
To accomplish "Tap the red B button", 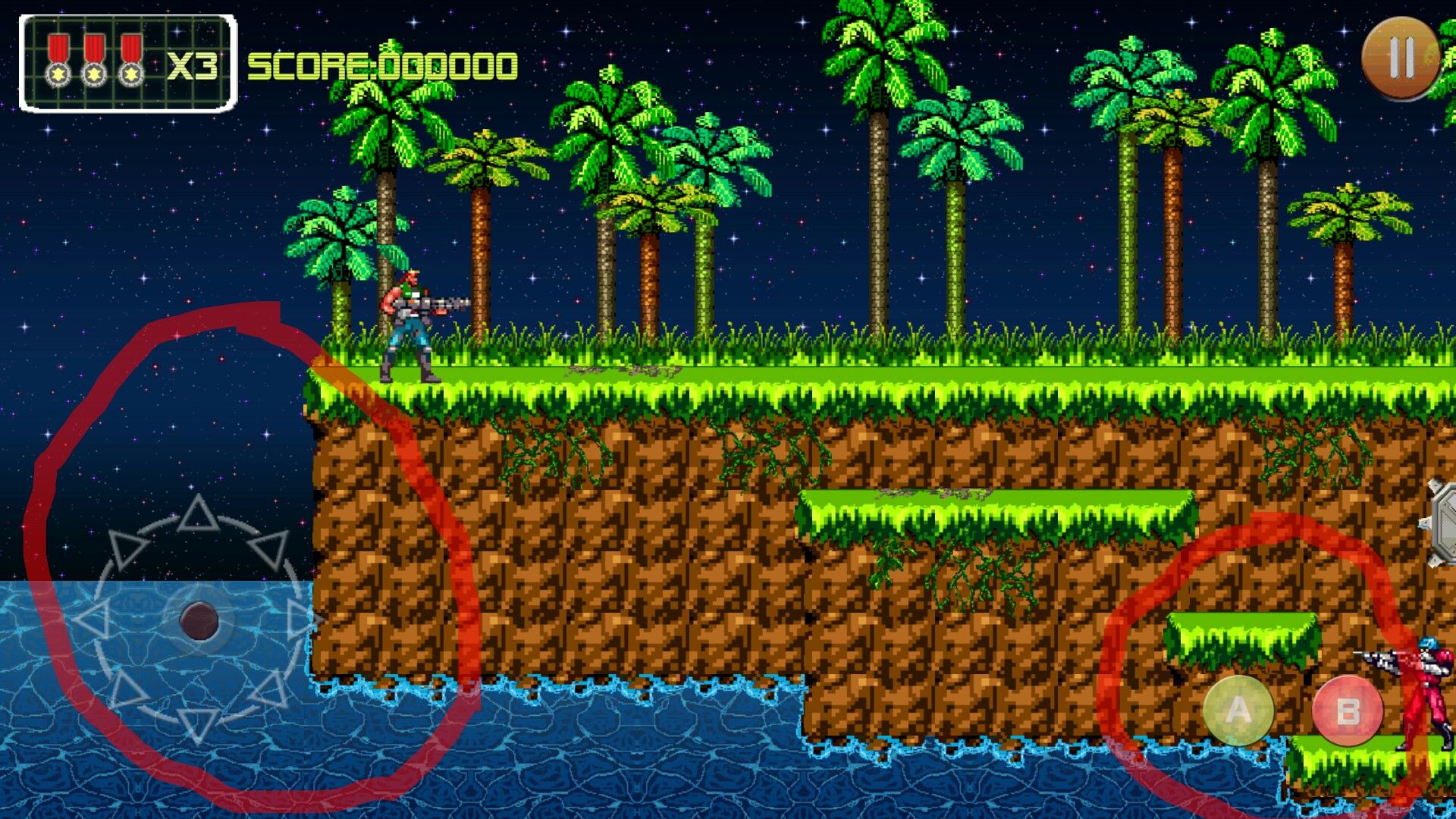I will (1348, 711).
